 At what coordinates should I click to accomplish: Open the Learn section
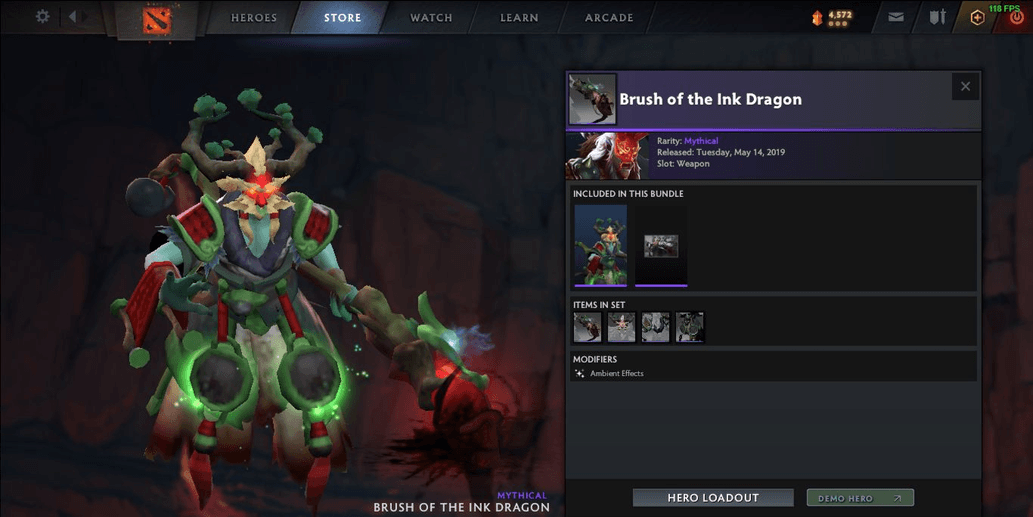click(519, 18)
